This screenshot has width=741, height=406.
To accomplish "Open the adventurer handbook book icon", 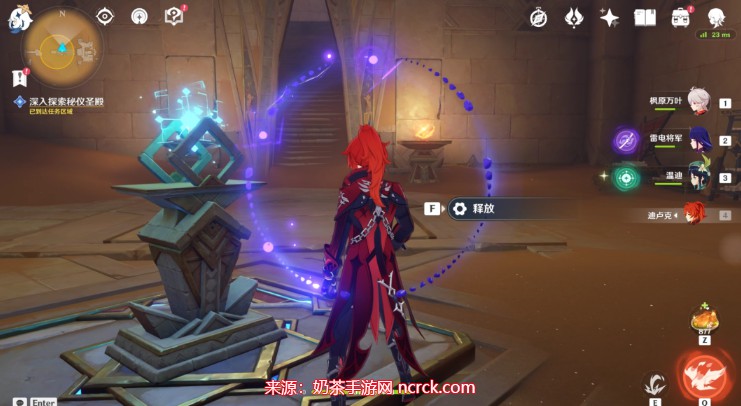I will [645, 17].
